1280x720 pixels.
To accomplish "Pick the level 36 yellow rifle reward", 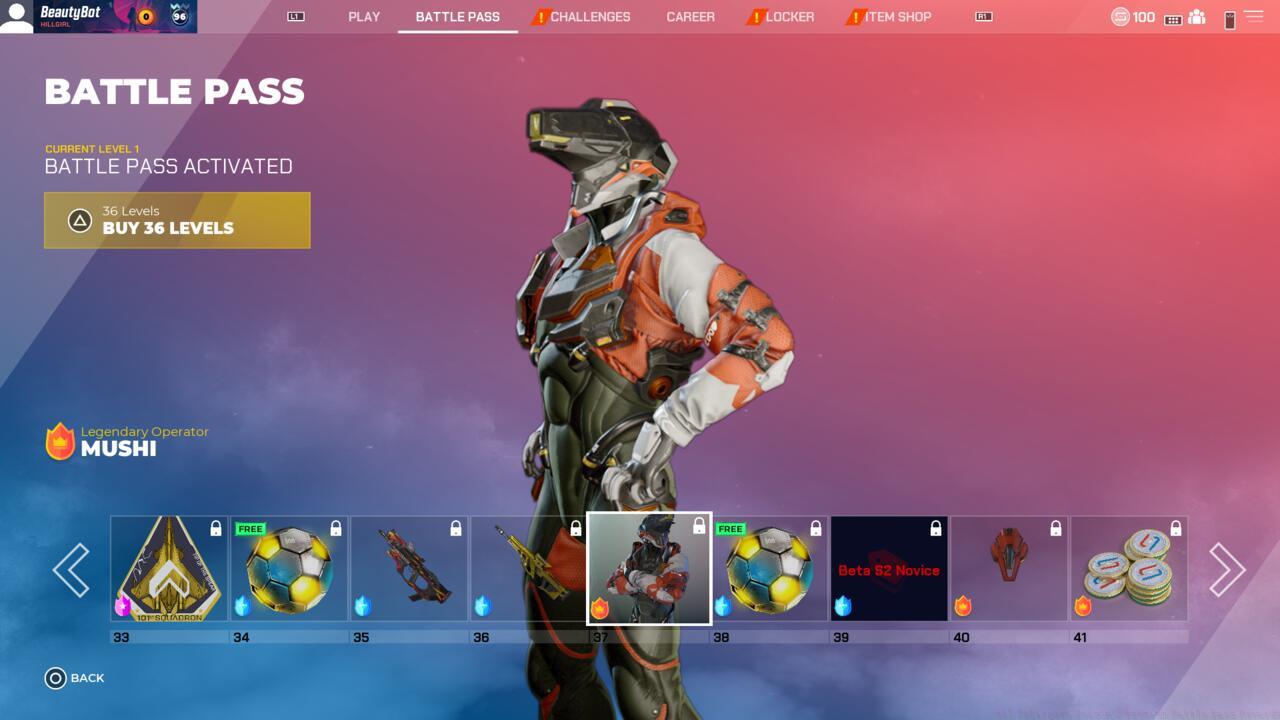I will 528,569.
